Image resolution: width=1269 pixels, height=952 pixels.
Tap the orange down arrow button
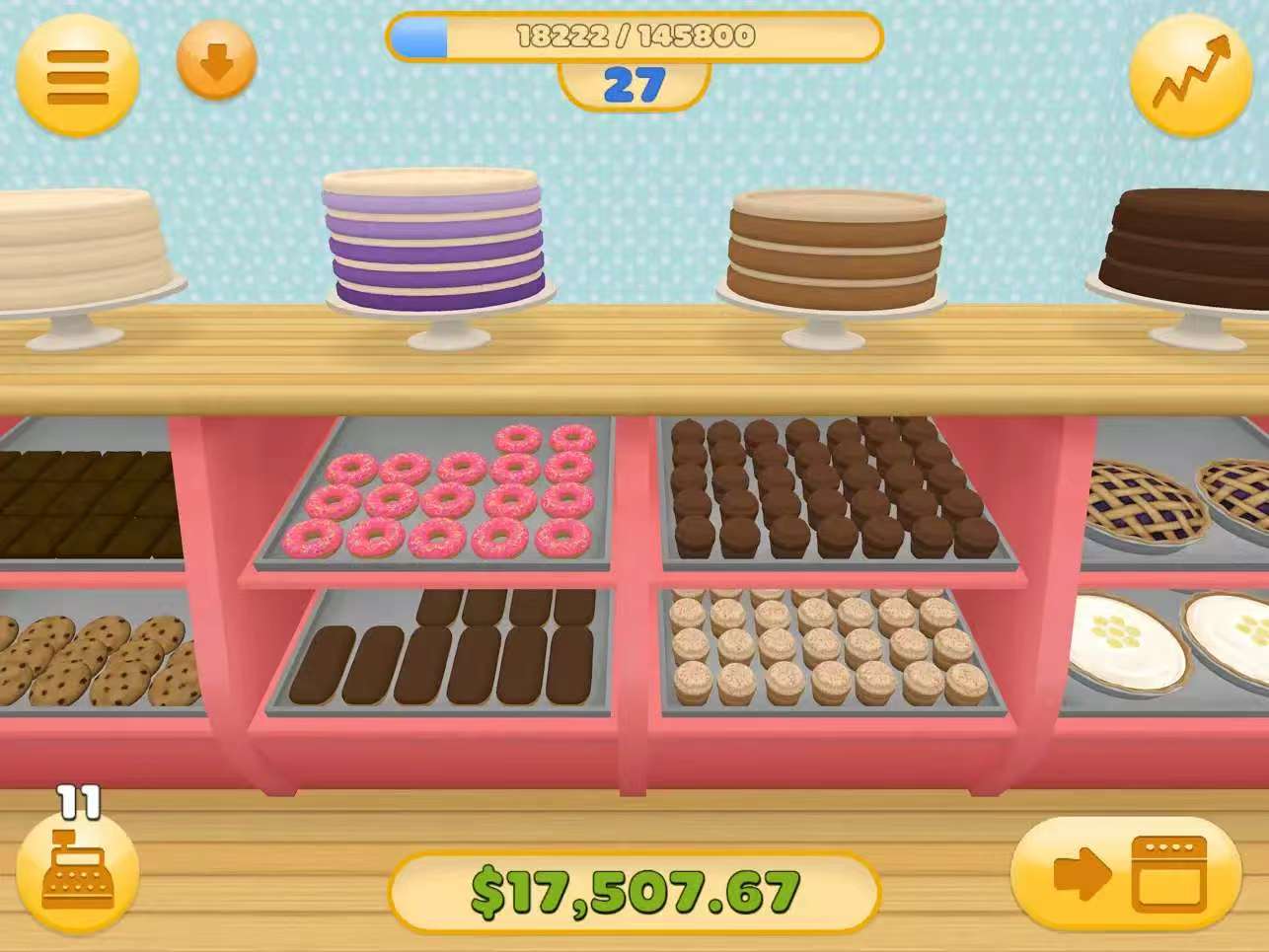pyautogui.click(x=216, y=63)
